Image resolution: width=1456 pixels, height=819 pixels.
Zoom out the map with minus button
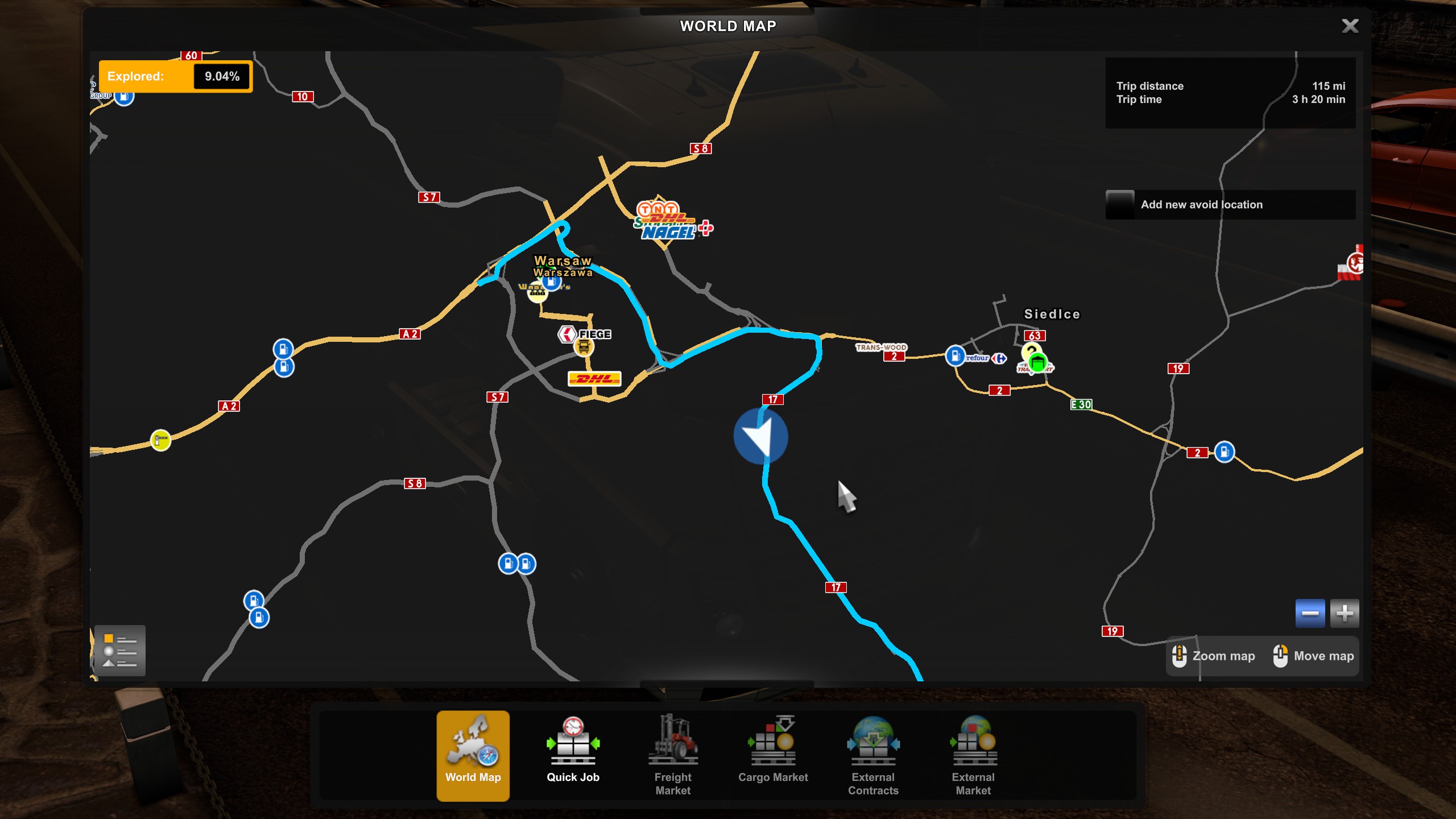(x=1310, y=613)
